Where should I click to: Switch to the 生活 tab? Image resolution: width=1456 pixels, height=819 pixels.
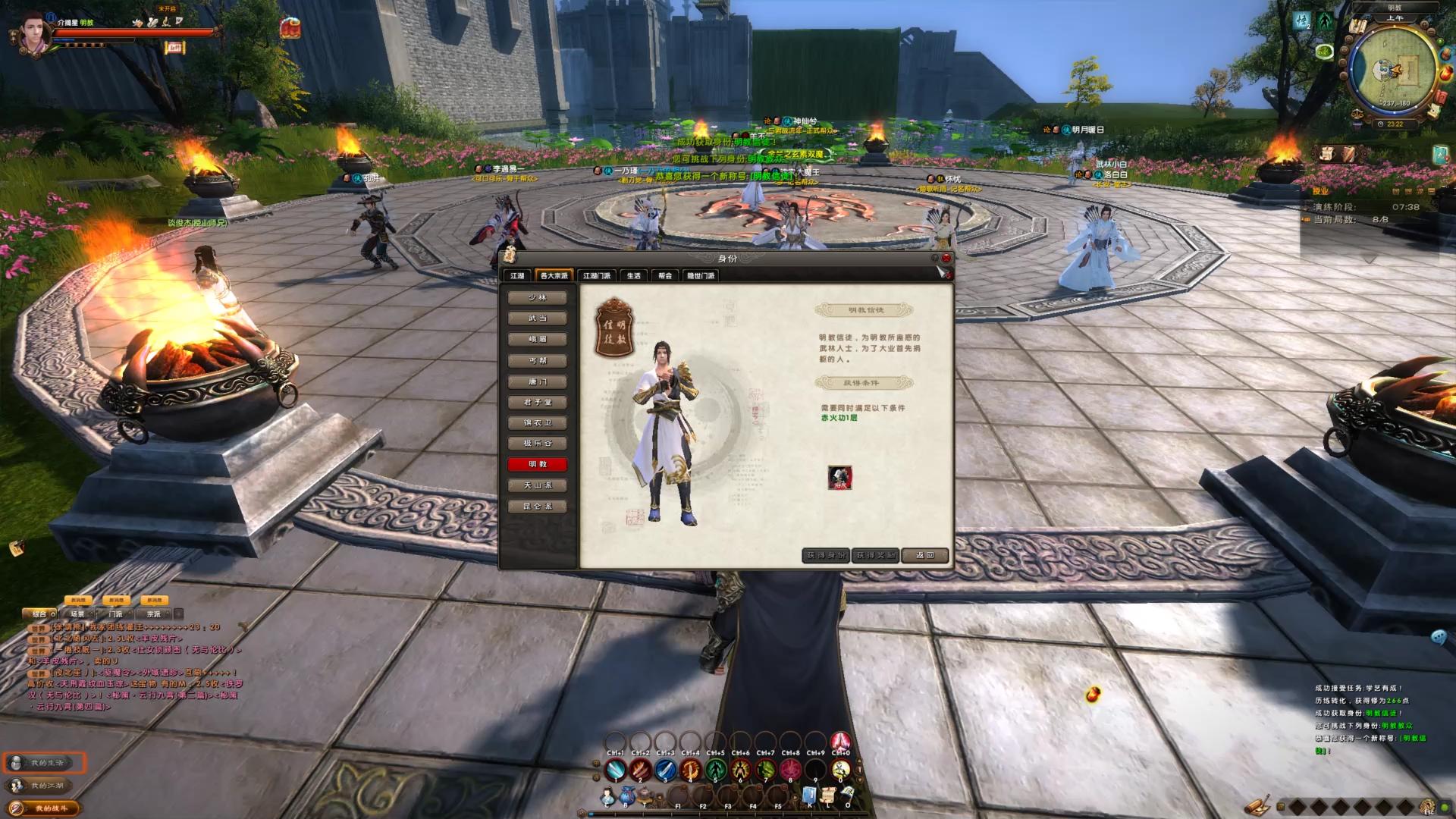pyautogui.click(x=633, y=276)
